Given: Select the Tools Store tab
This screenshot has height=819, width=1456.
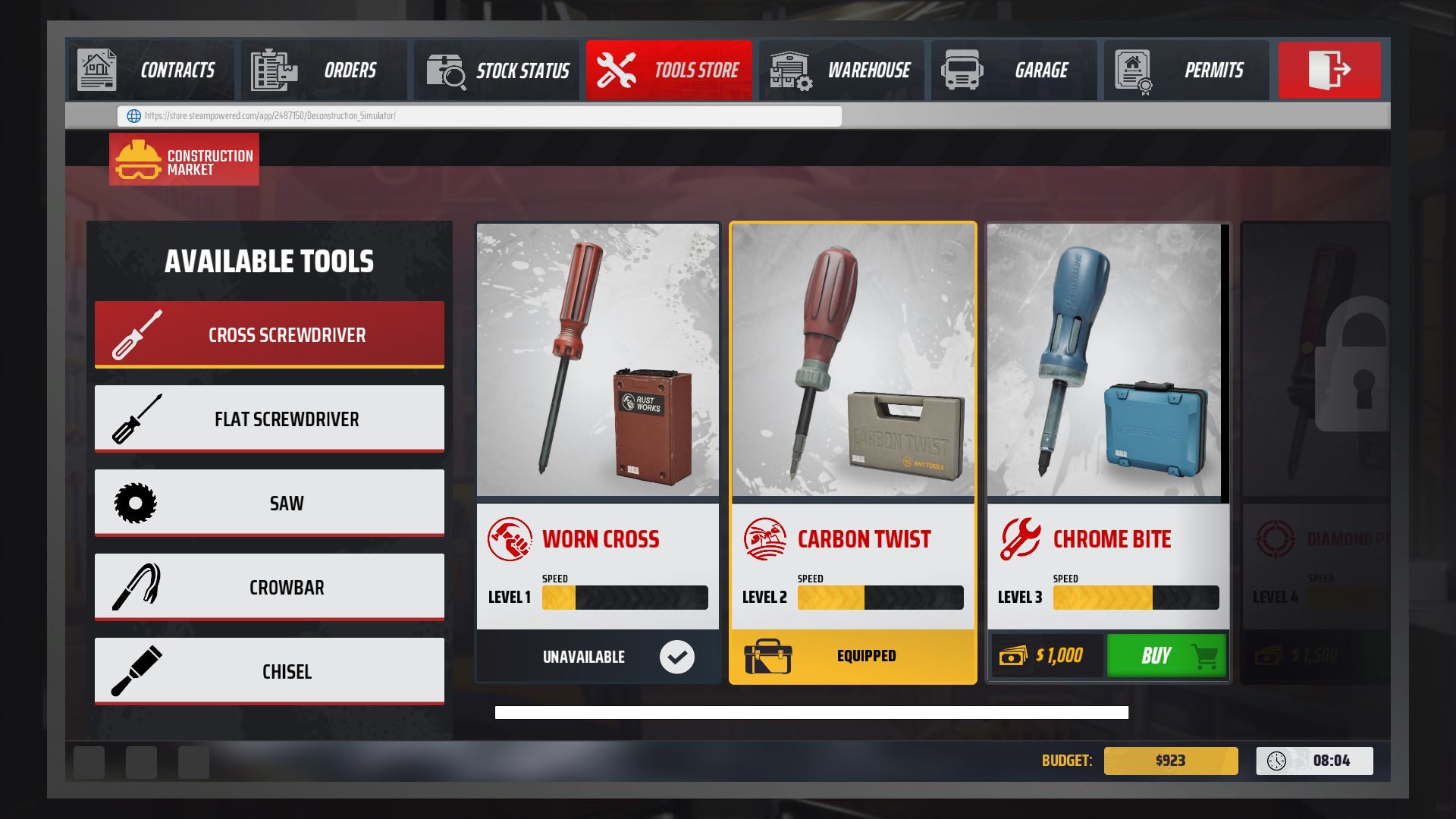Looking at the screenshot, I should 668,71.
